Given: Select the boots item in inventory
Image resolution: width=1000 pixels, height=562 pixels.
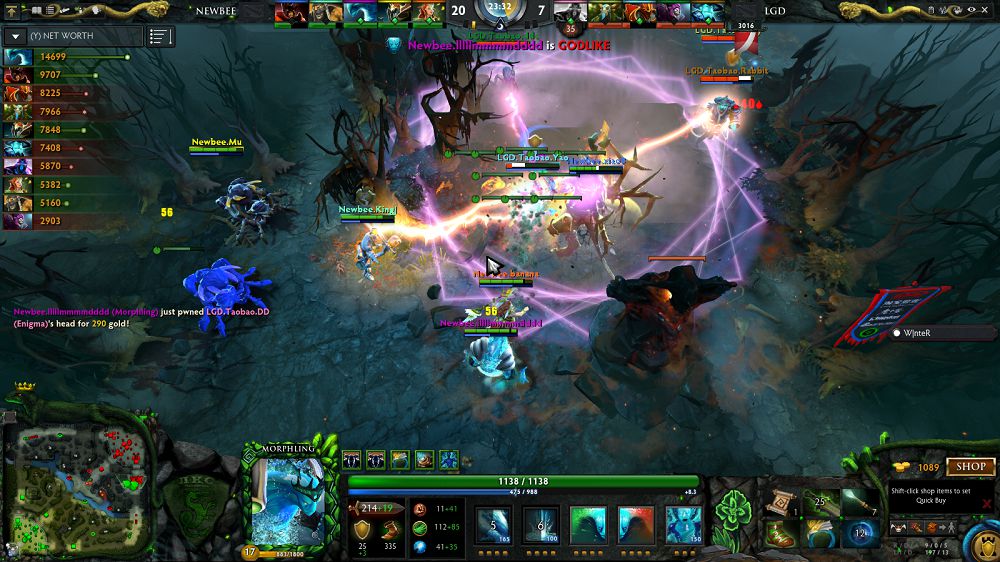Looking at the screenshot, I should [x=781, y=534].
